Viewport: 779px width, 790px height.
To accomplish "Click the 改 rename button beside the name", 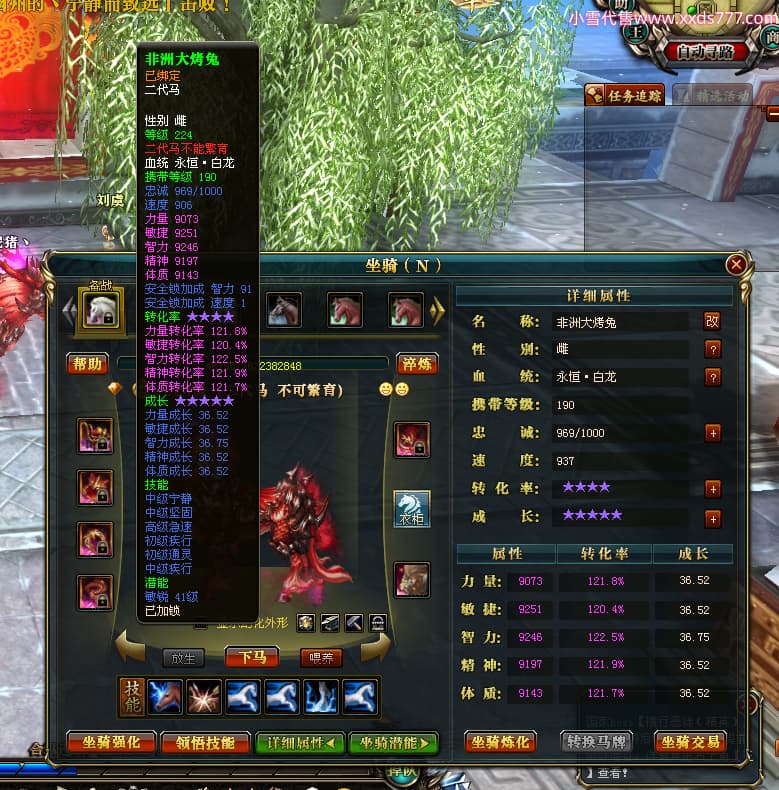I will 712,322.
